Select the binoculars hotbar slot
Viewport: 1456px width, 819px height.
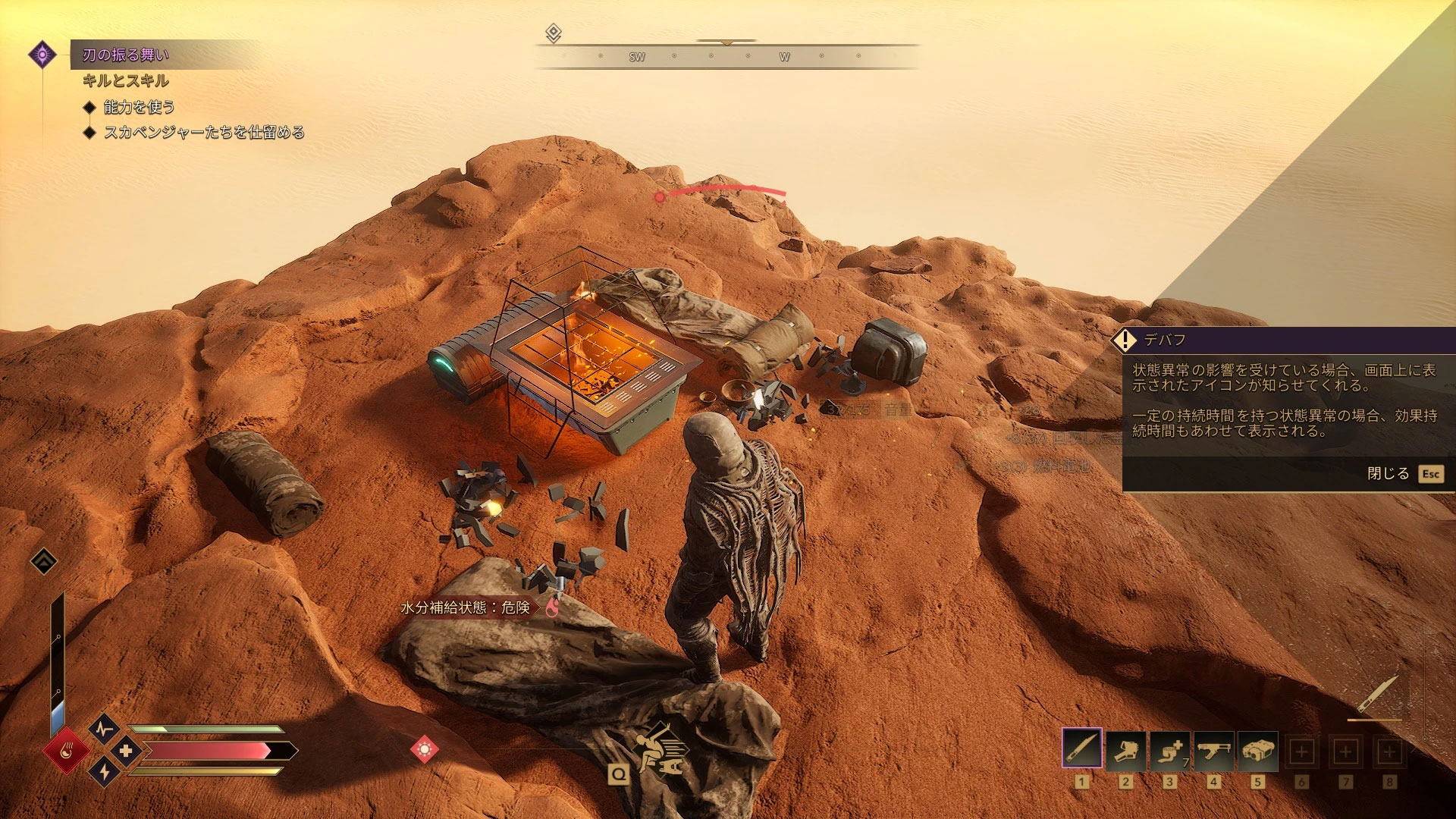click(1258, 751)
